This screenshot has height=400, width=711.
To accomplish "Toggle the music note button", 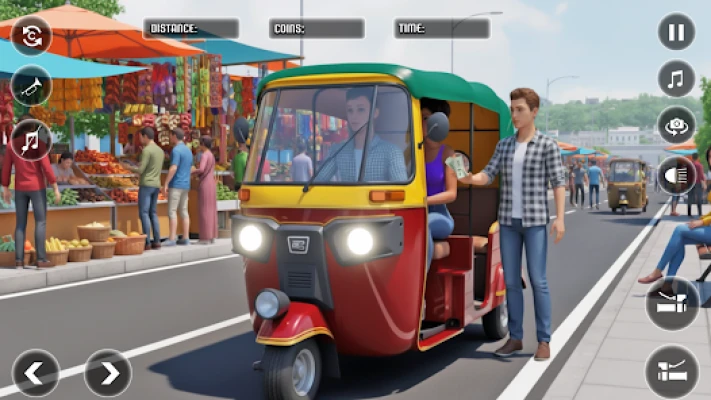I will click(676, 78).
